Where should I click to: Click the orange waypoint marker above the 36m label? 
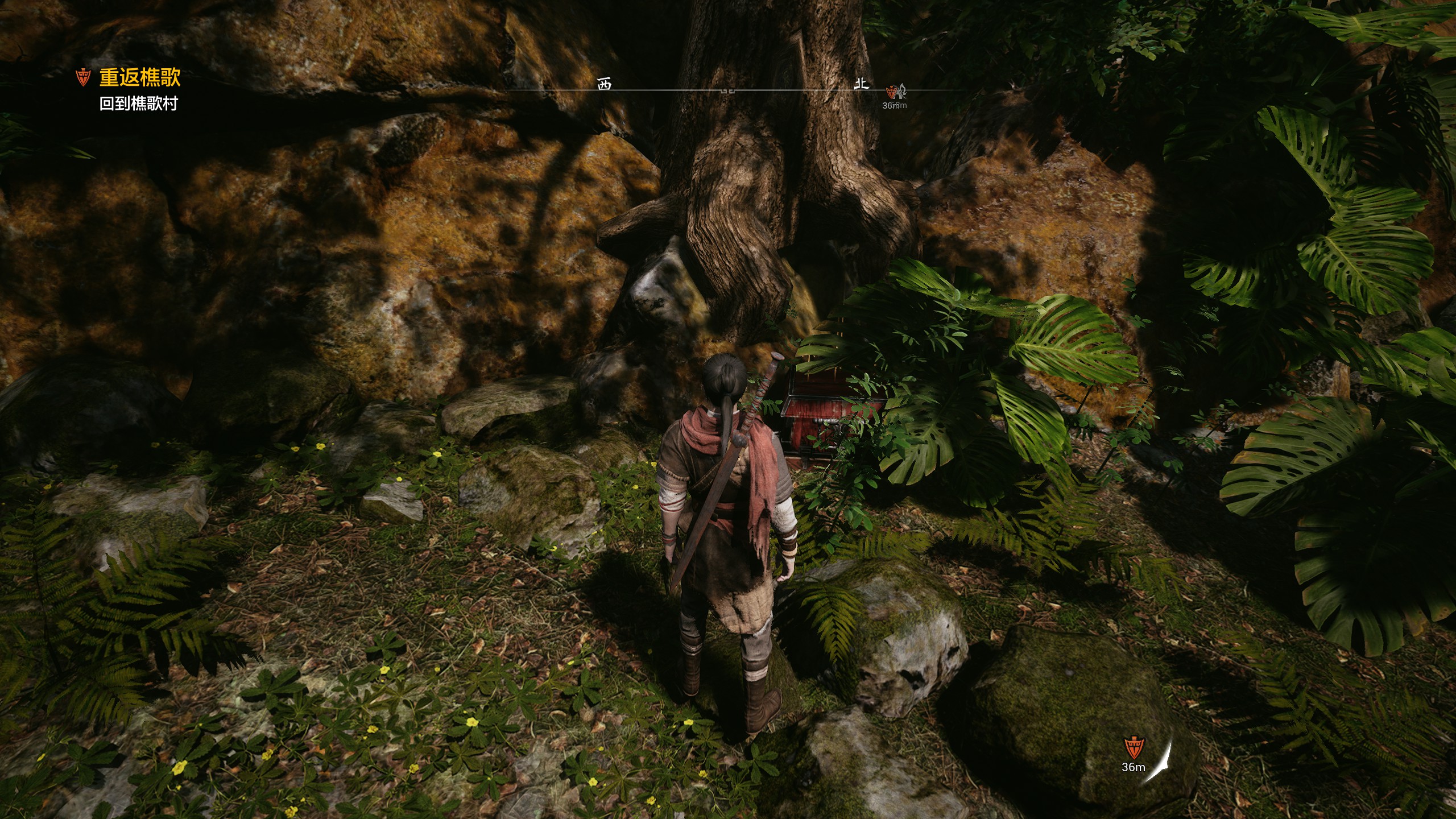[1132, 747]
